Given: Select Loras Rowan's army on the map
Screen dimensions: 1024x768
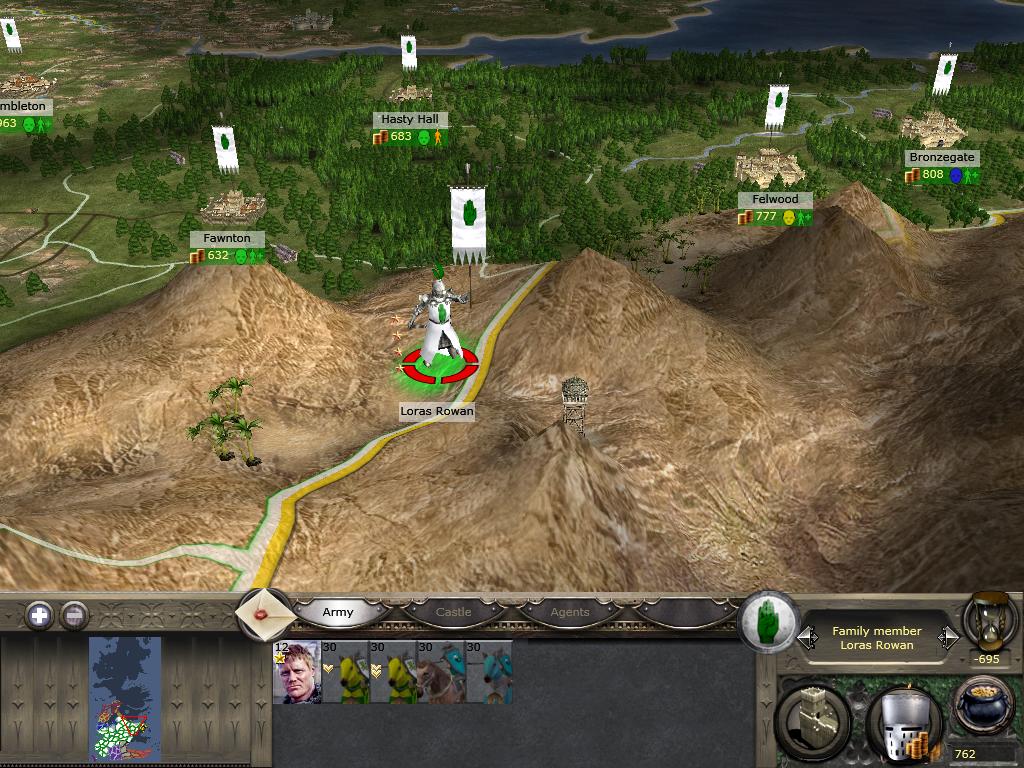Looking at the screenshot, I should (x=439, y=330).
